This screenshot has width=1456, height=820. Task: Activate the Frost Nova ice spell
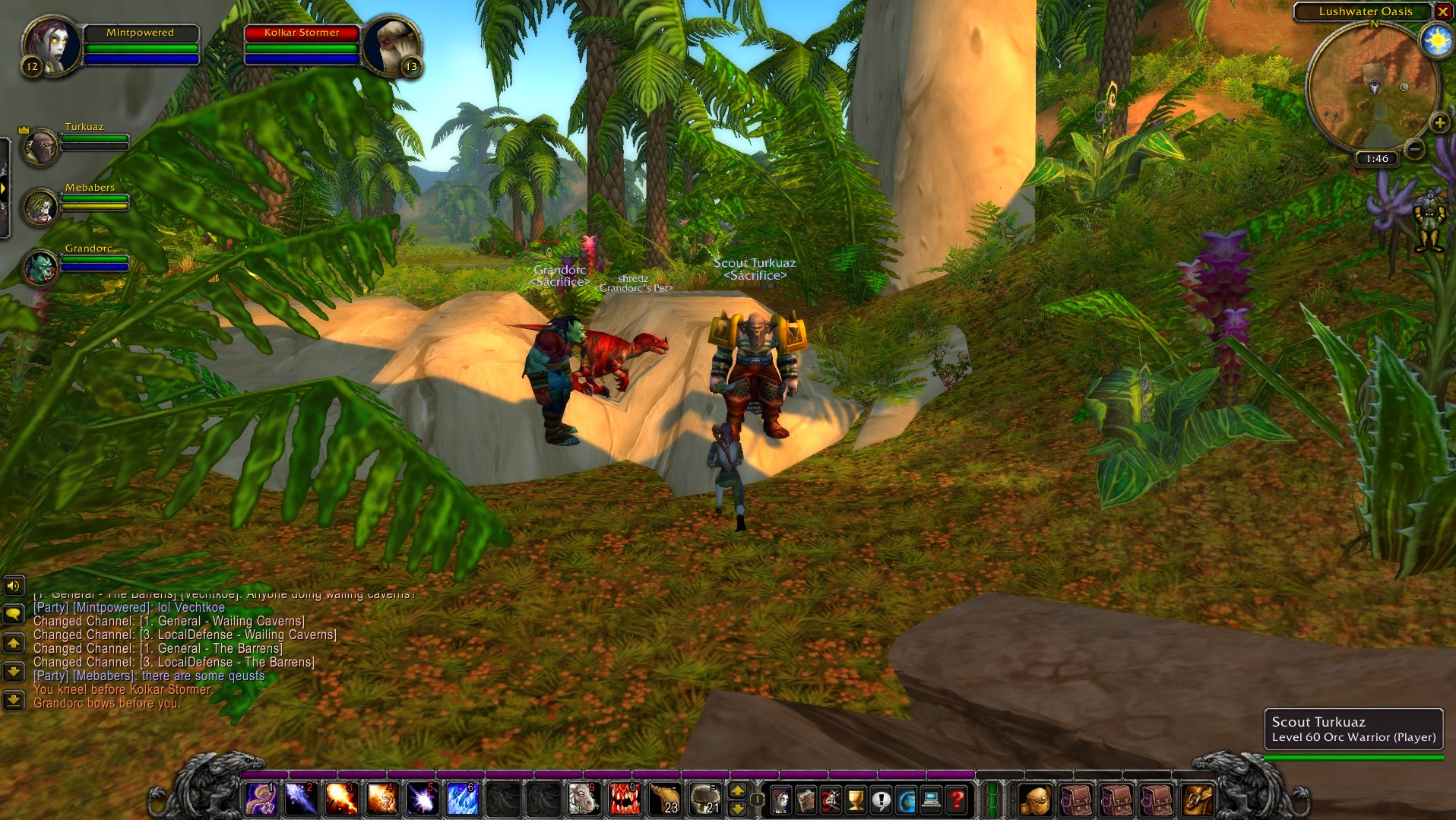pos(461,799)
